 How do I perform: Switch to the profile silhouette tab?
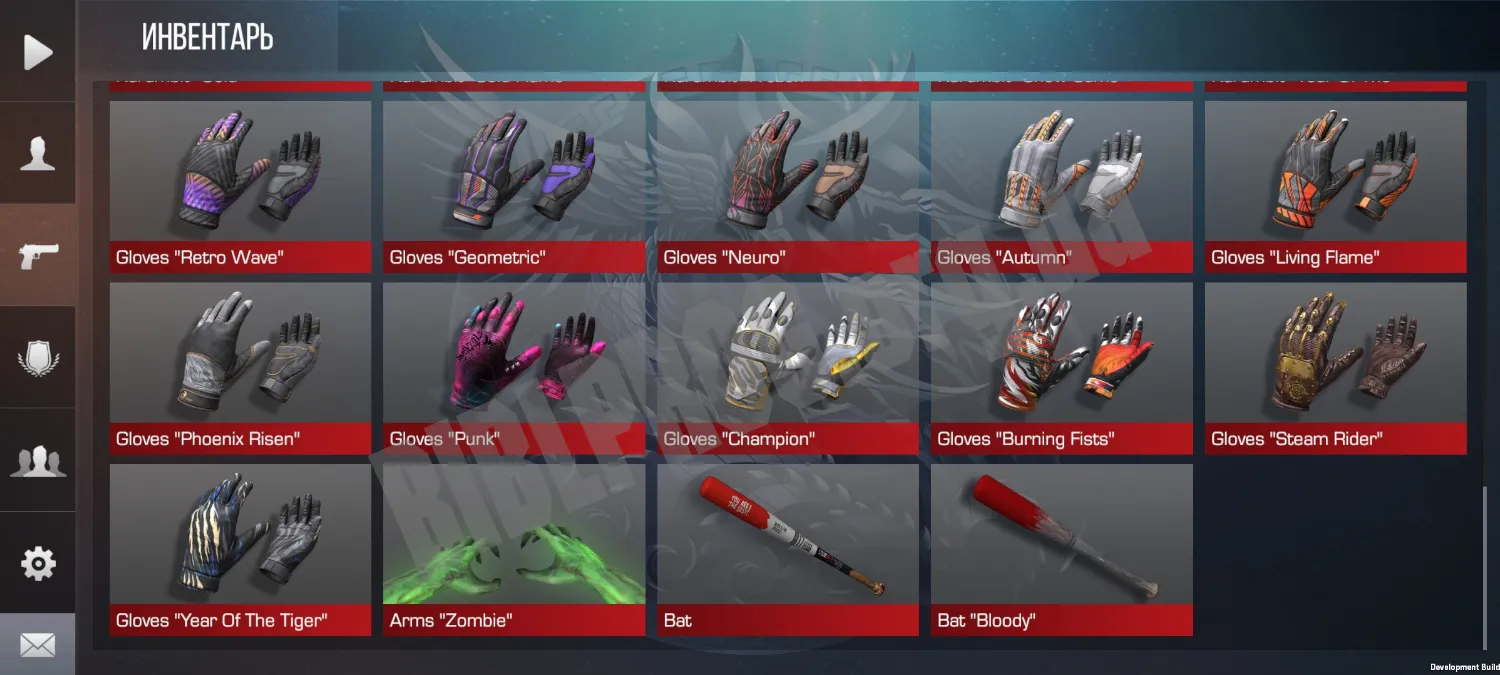(37, 155)
